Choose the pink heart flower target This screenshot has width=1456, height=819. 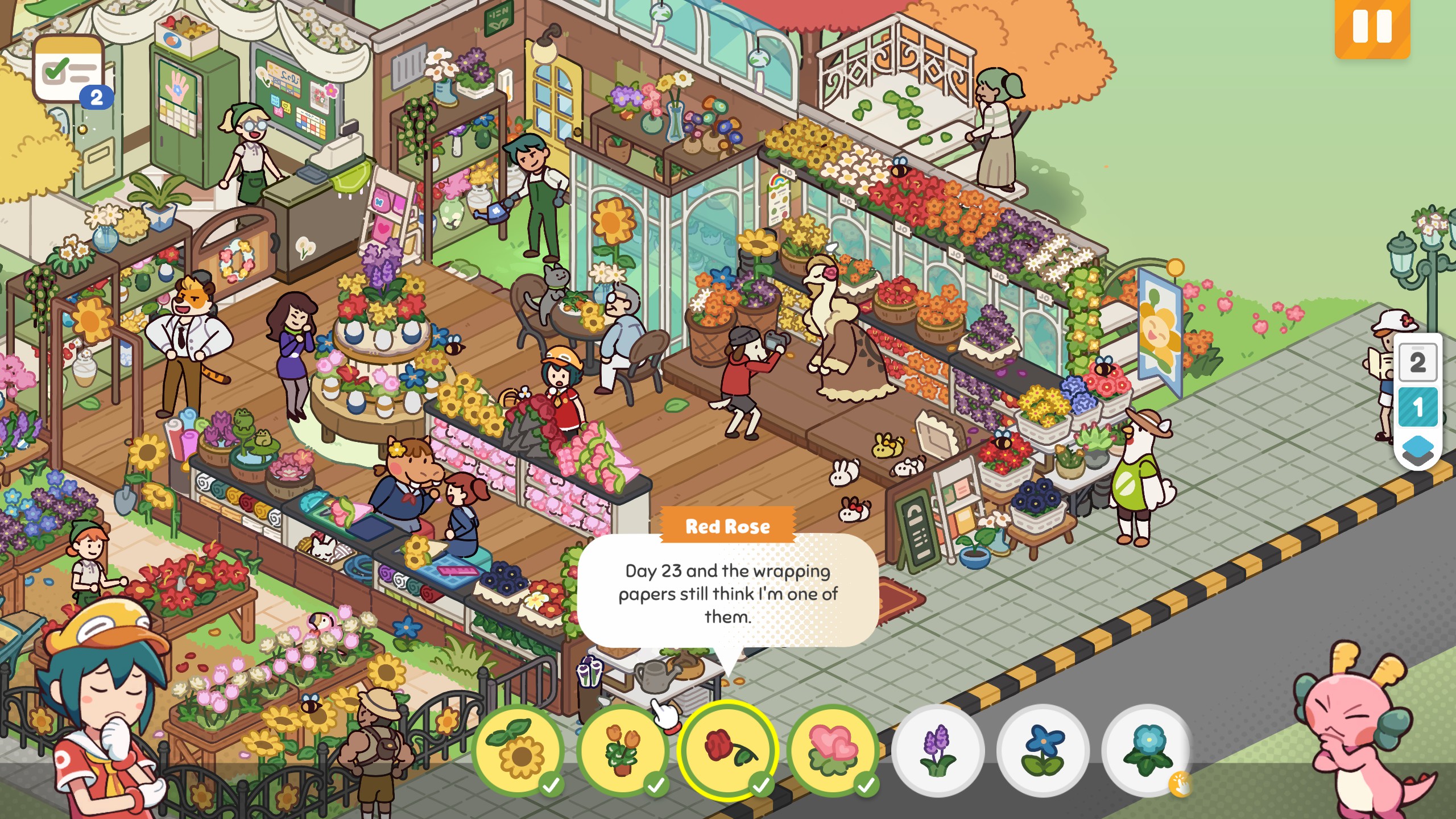(x=833, y=750)
